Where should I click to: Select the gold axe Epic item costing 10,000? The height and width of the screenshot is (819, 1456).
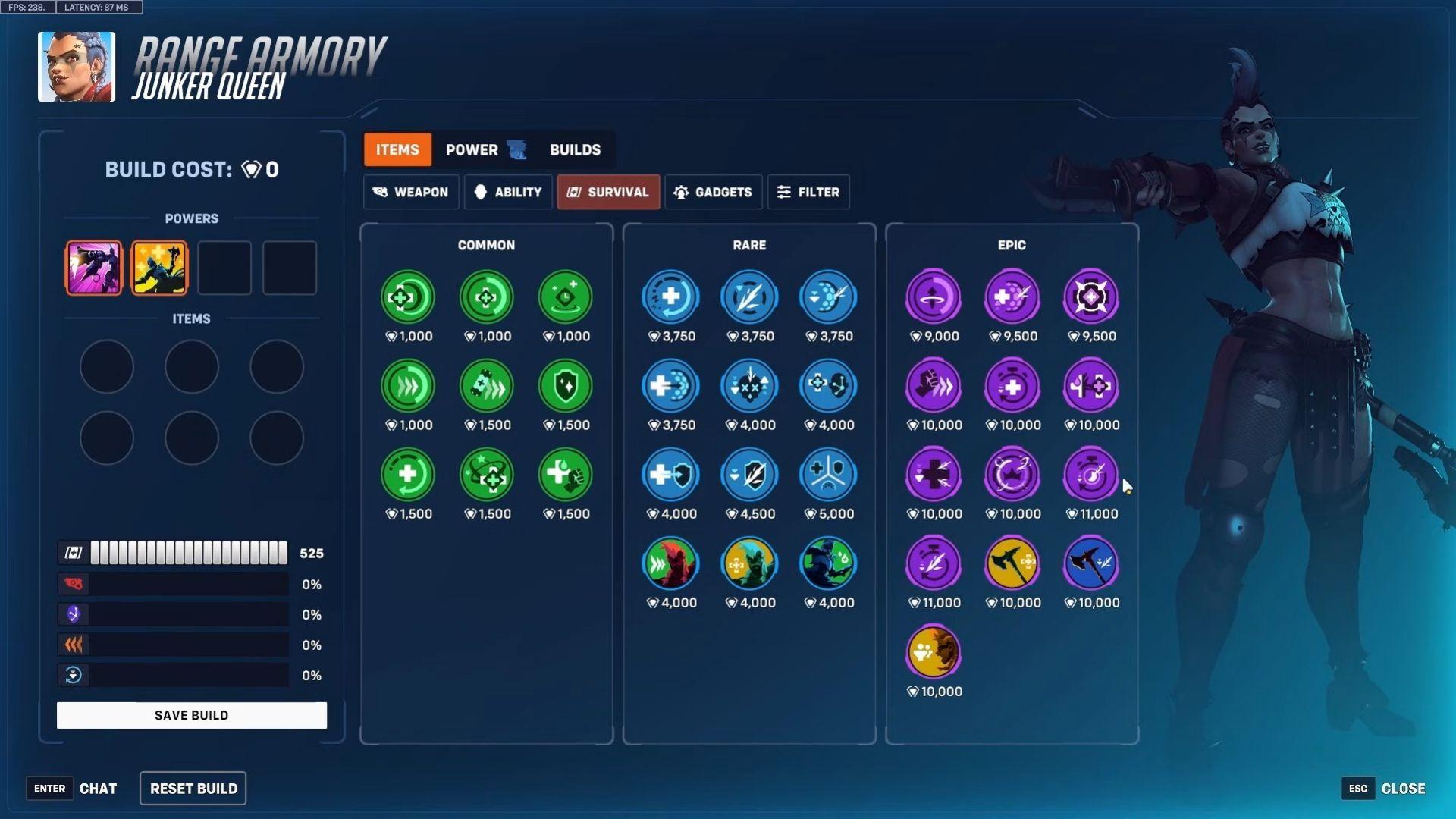point(1012,563)
